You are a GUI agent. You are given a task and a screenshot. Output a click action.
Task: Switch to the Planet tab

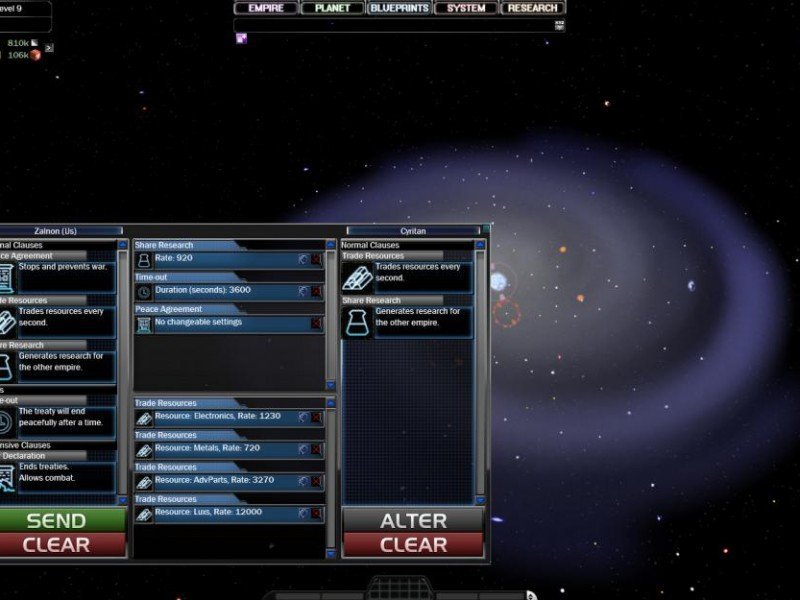point(332,8)
